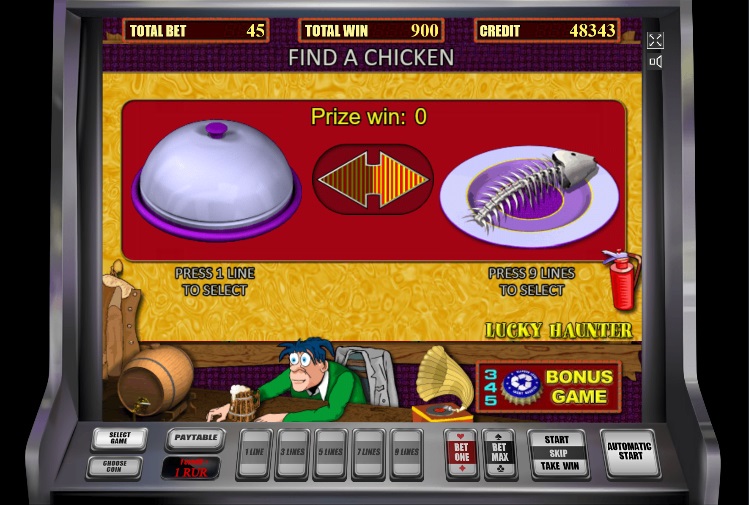
Task: Click the Select Game button
Action: [x=119, y=439]
